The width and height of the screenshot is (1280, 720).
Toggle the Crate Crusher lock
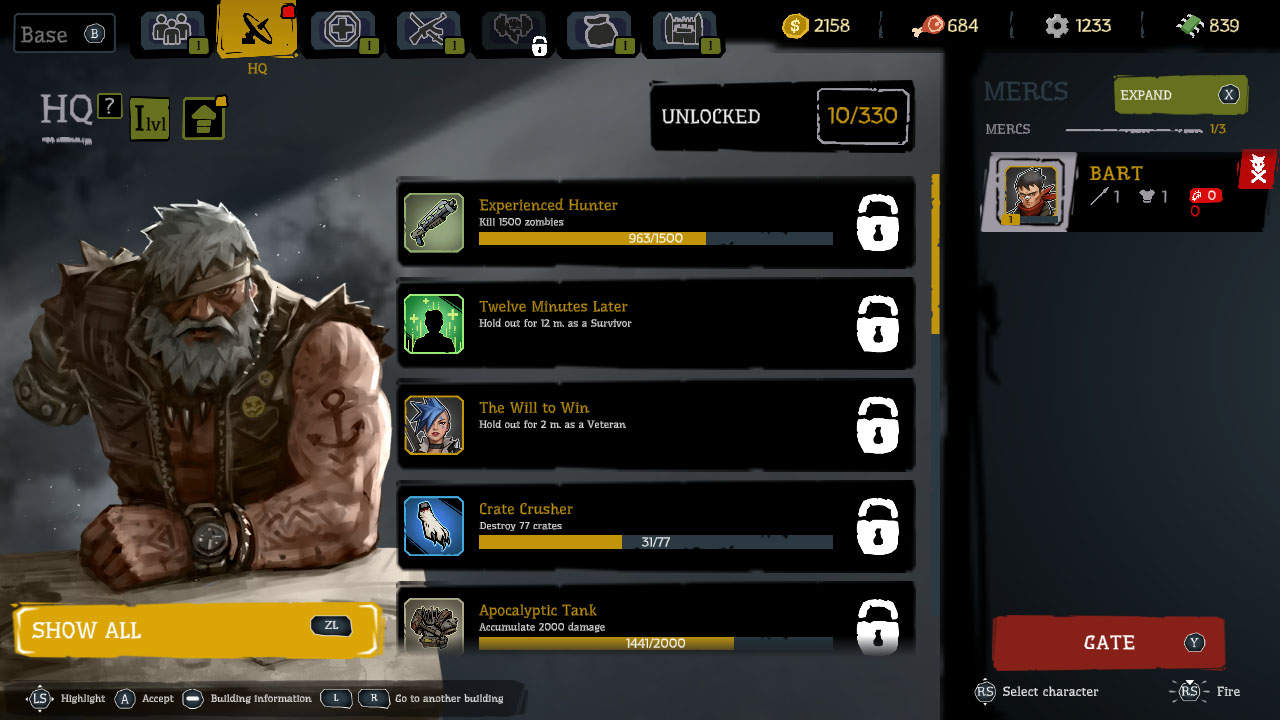(877, 526)
